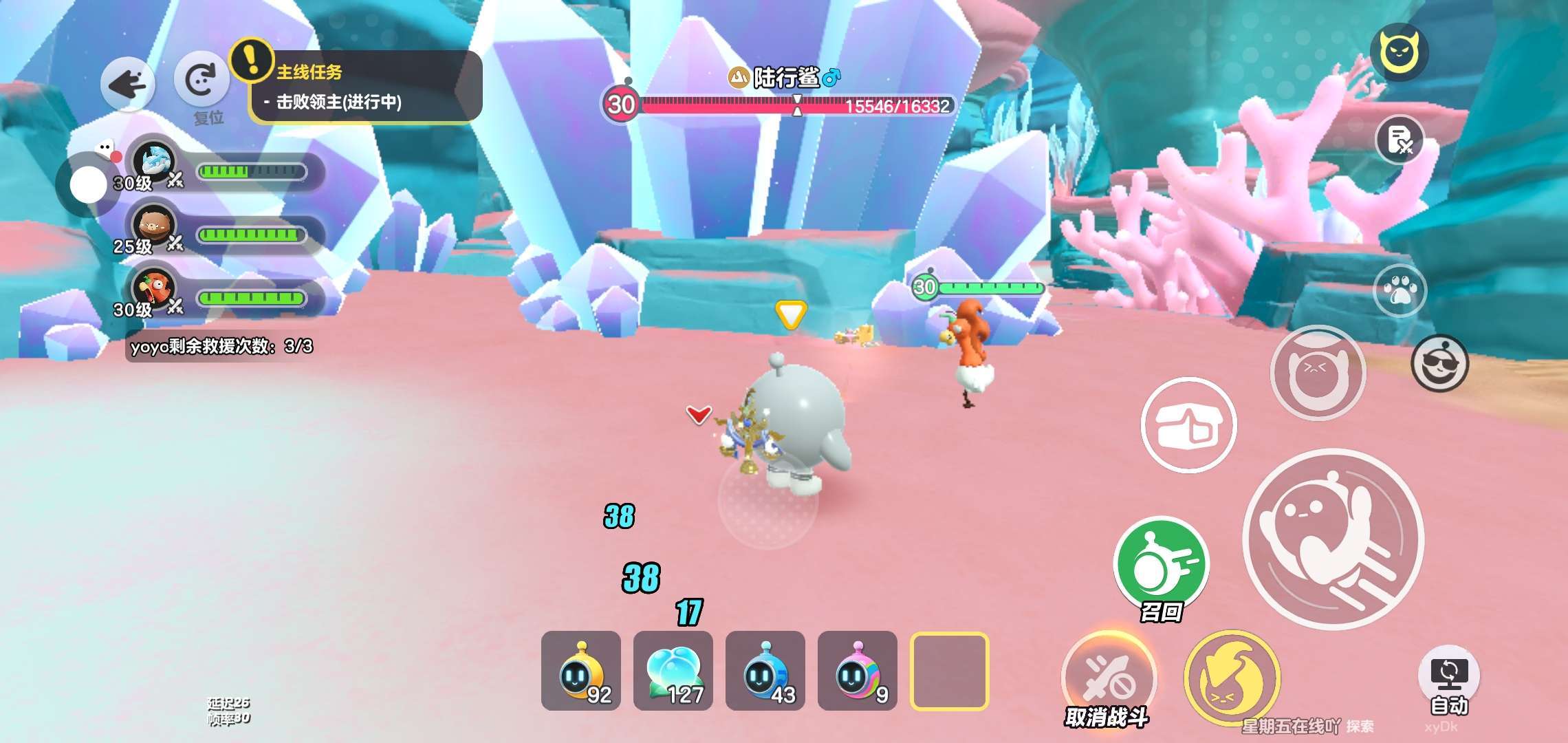Activate the yellow flame skill button
This screenshot has height=743, width=1568.
[1231, 678]
